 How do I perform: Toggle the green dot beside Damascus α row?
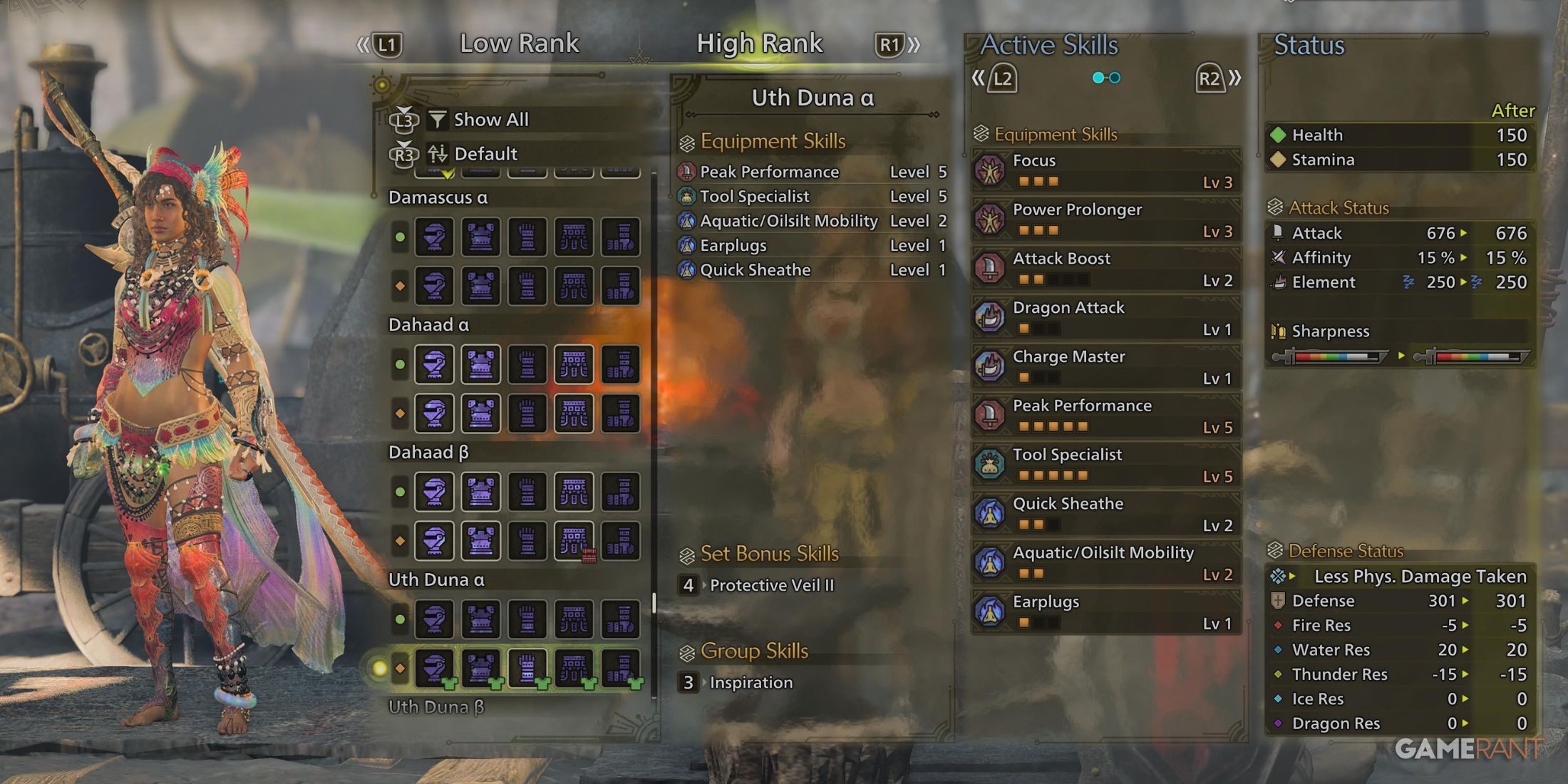399,237
